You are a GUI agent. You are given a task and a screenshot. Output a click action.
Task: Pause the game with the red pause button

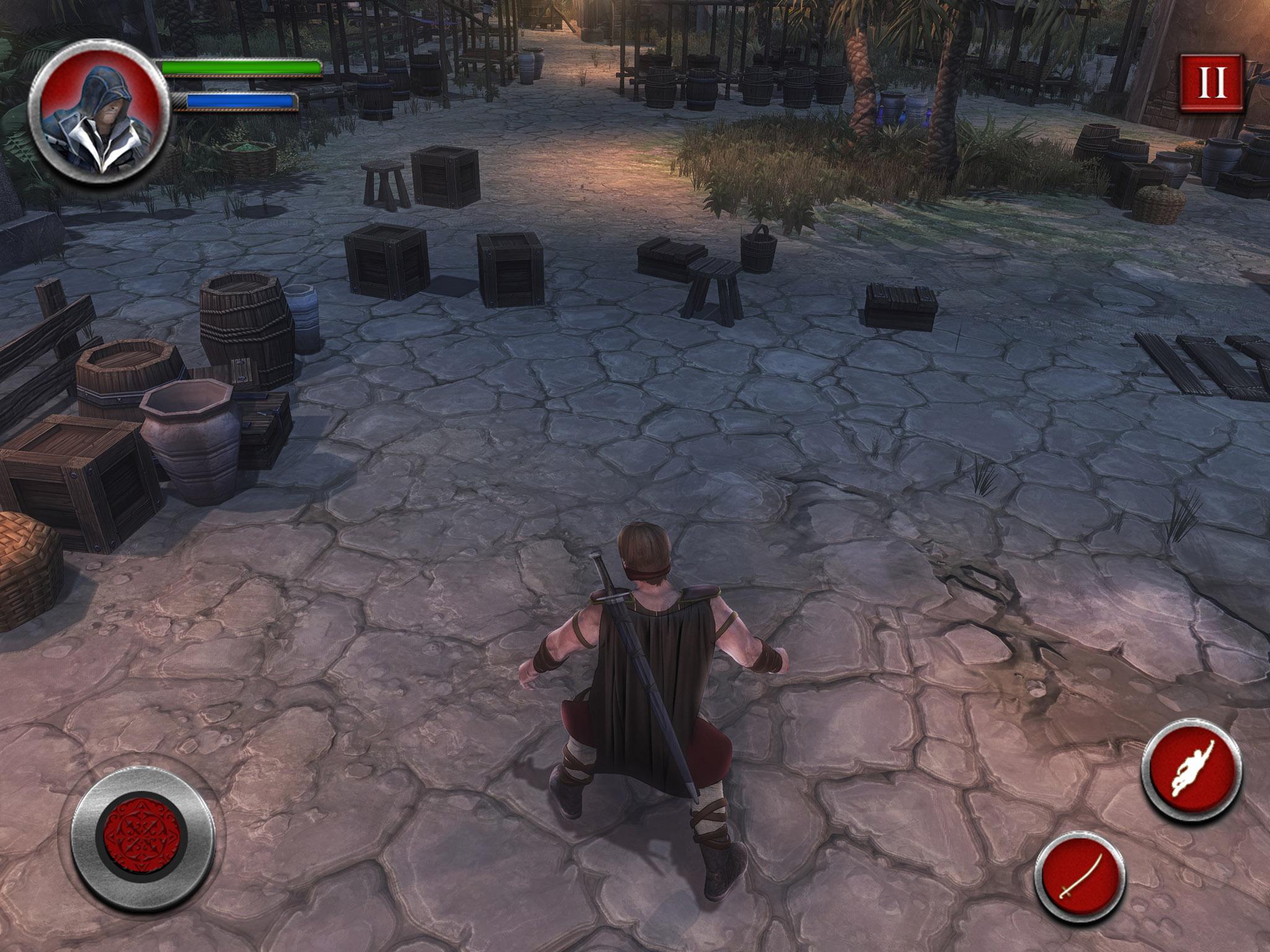[1212, 83]
